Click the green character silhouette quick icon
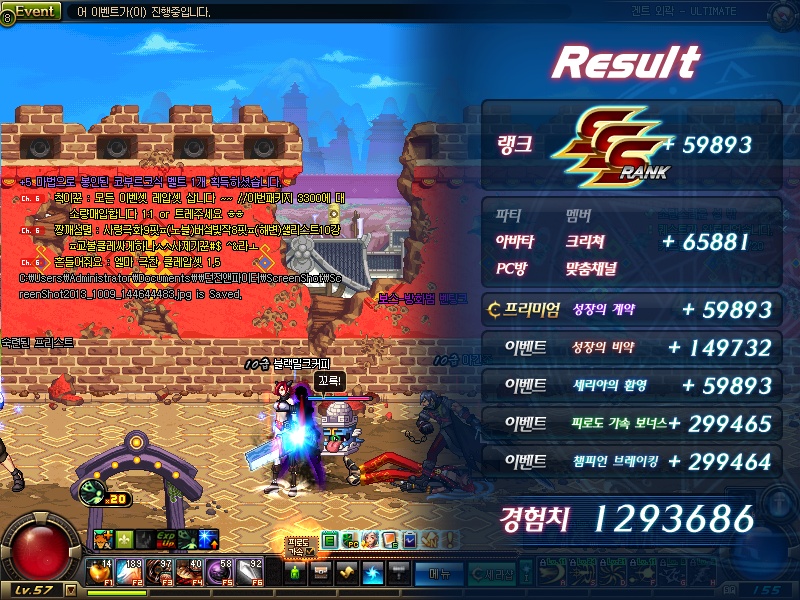The image size is (800, 600). coord(294,573)
